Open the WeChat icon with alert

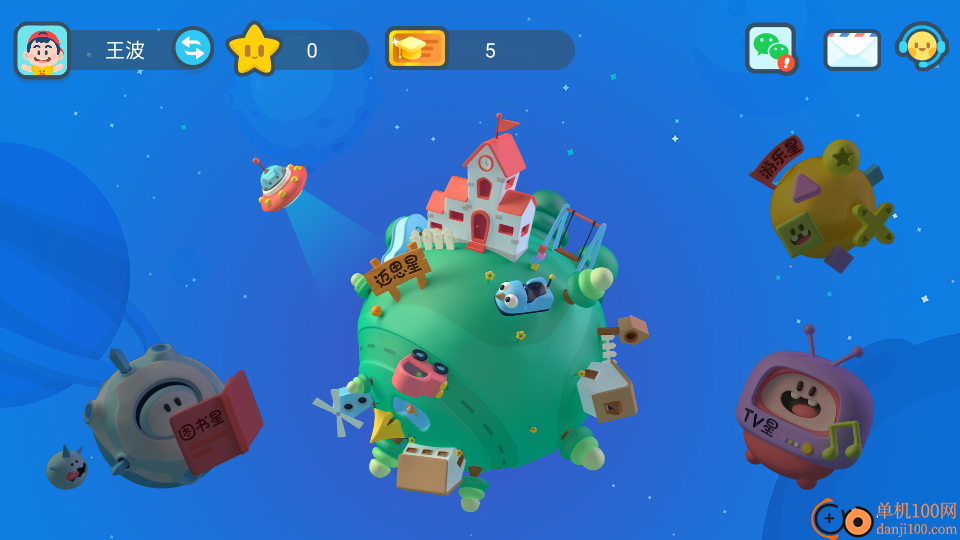click(770, 48)
